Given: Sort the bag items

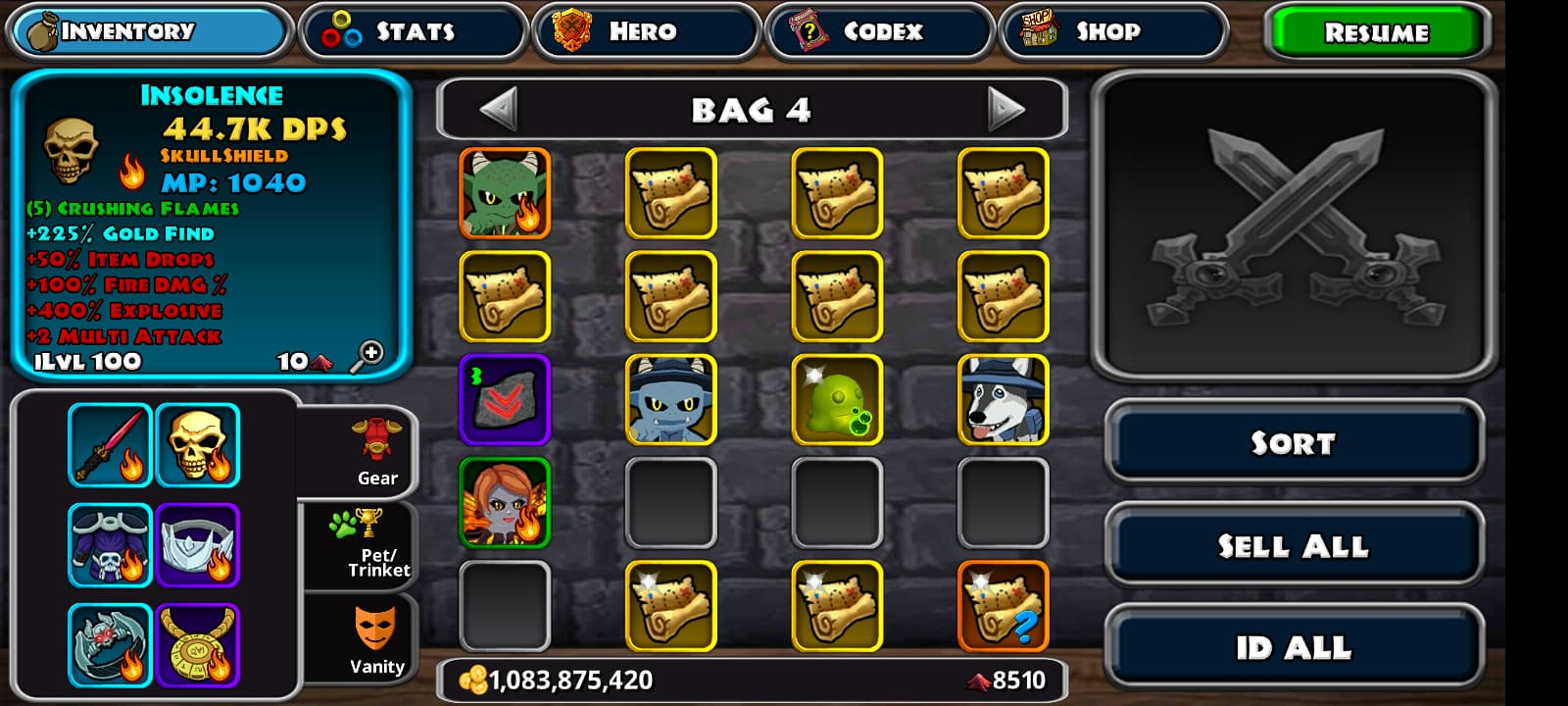Looking at the screenshot, I should (x=1293, y=443).
